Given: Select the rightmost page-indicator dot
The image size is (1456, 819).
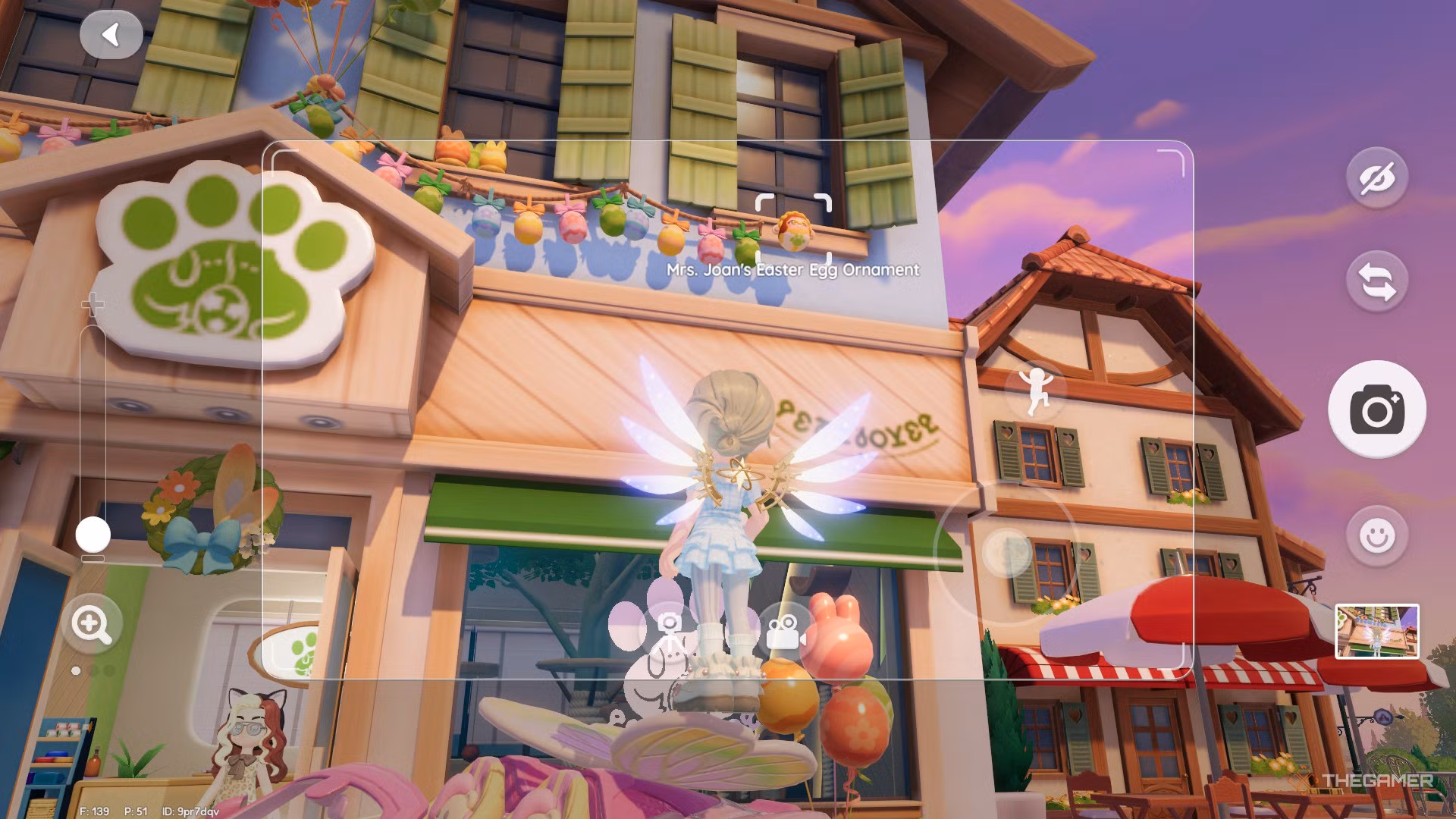Looking at the screenshot, I should click(x=110, y=670).
